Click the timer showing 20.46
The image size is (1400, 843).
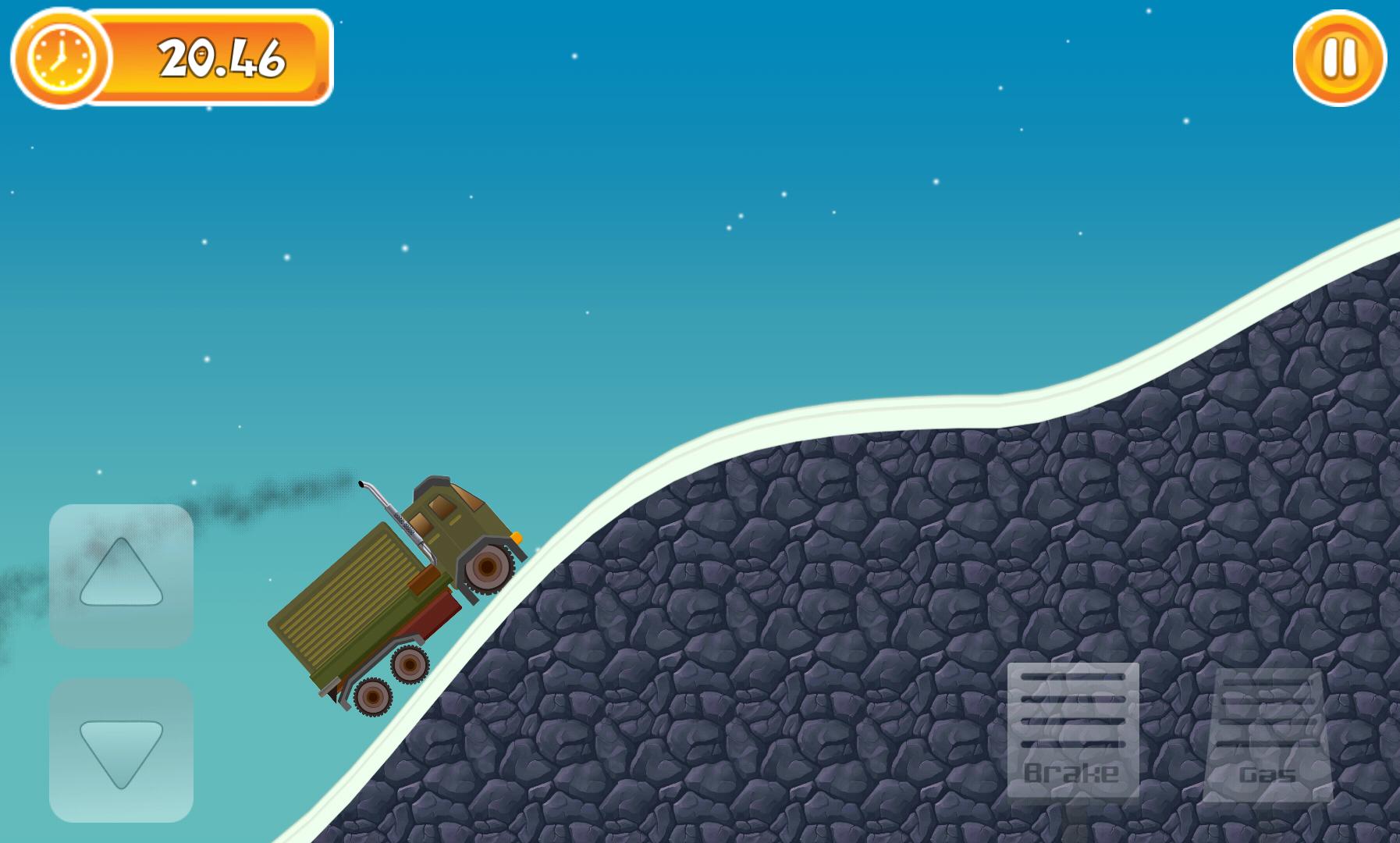coord(222,59)
